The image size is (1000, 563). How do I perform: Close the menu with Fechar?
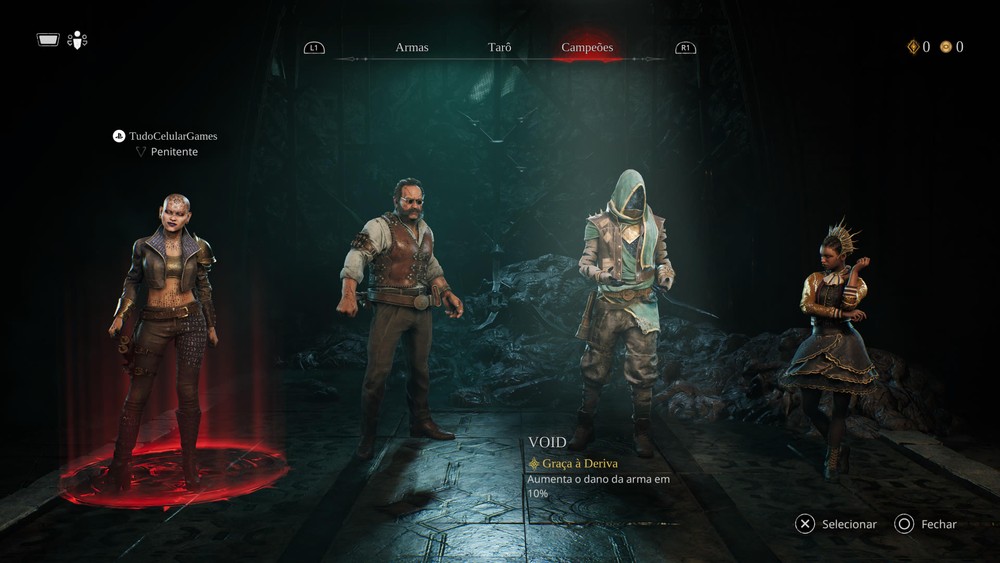click(926, 524)
